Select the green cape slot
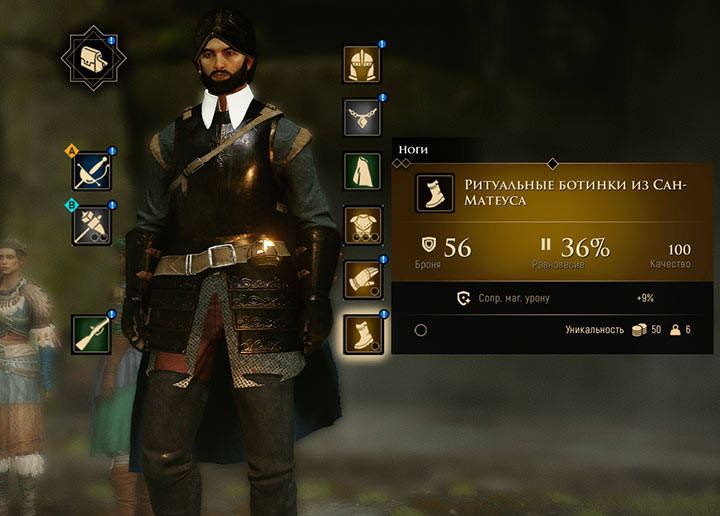Image resolution: width=720 pixels, height=516 pixels. 362,171
